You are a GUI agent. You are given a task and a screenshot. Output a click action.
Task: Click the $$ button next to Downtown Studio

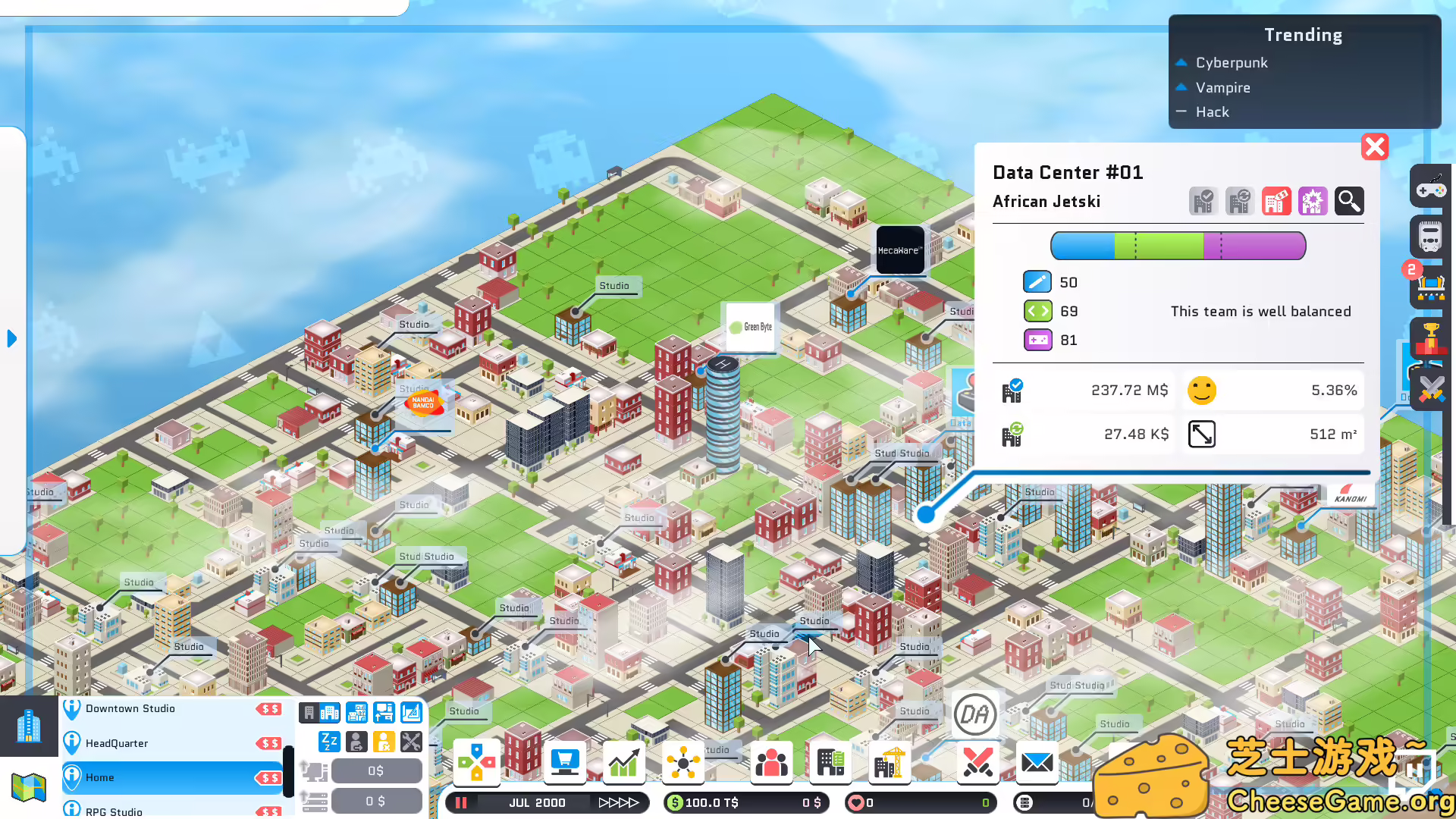[271, 708]
